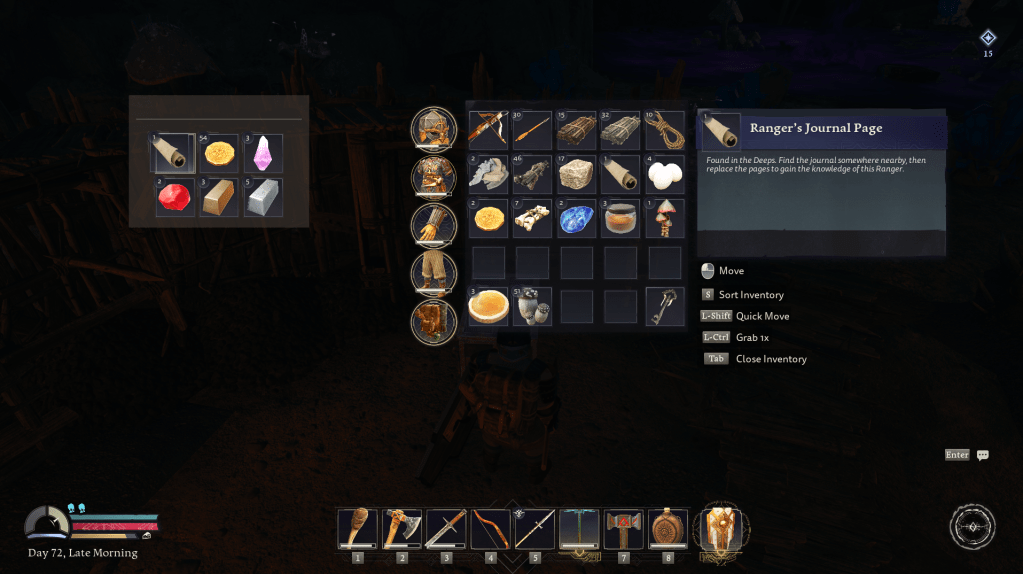Select the war hammer hotbar slot
Image resolution: width=1023 pixels, height=574 pixels.
coord(623,528)
